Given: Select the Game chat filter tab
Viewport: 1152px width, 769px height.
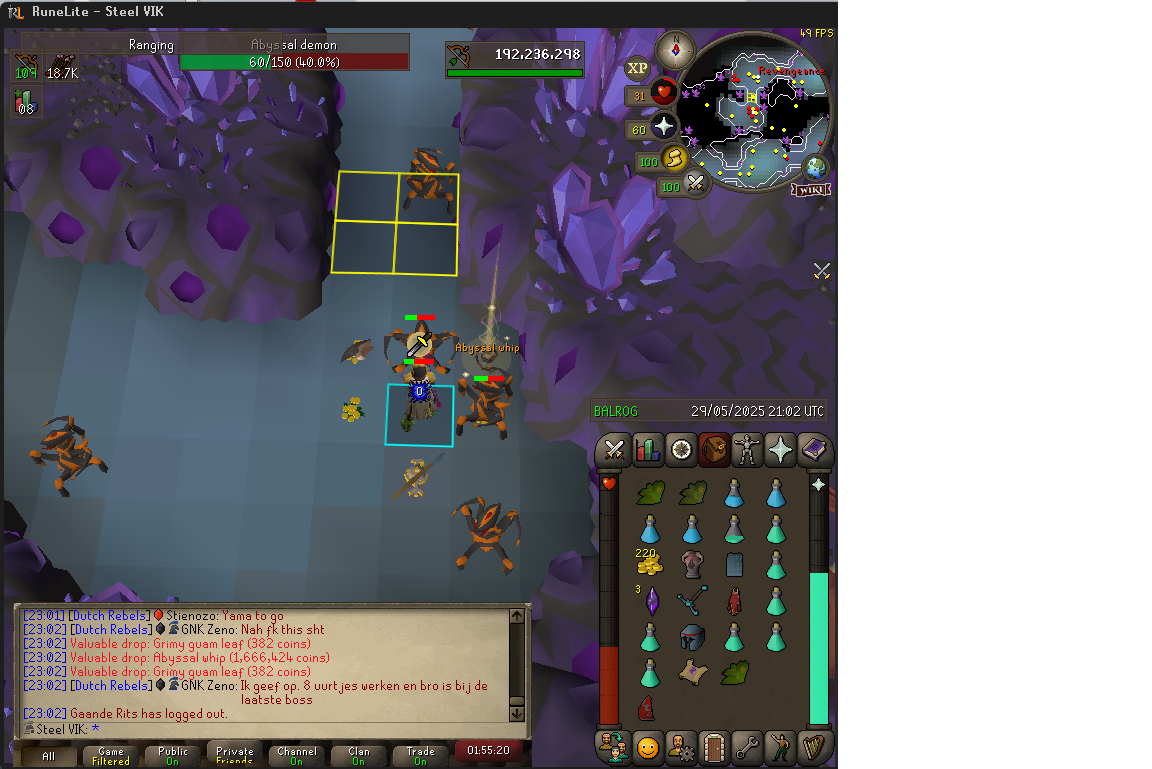Looking at the screenshot, I should point(111,756).
